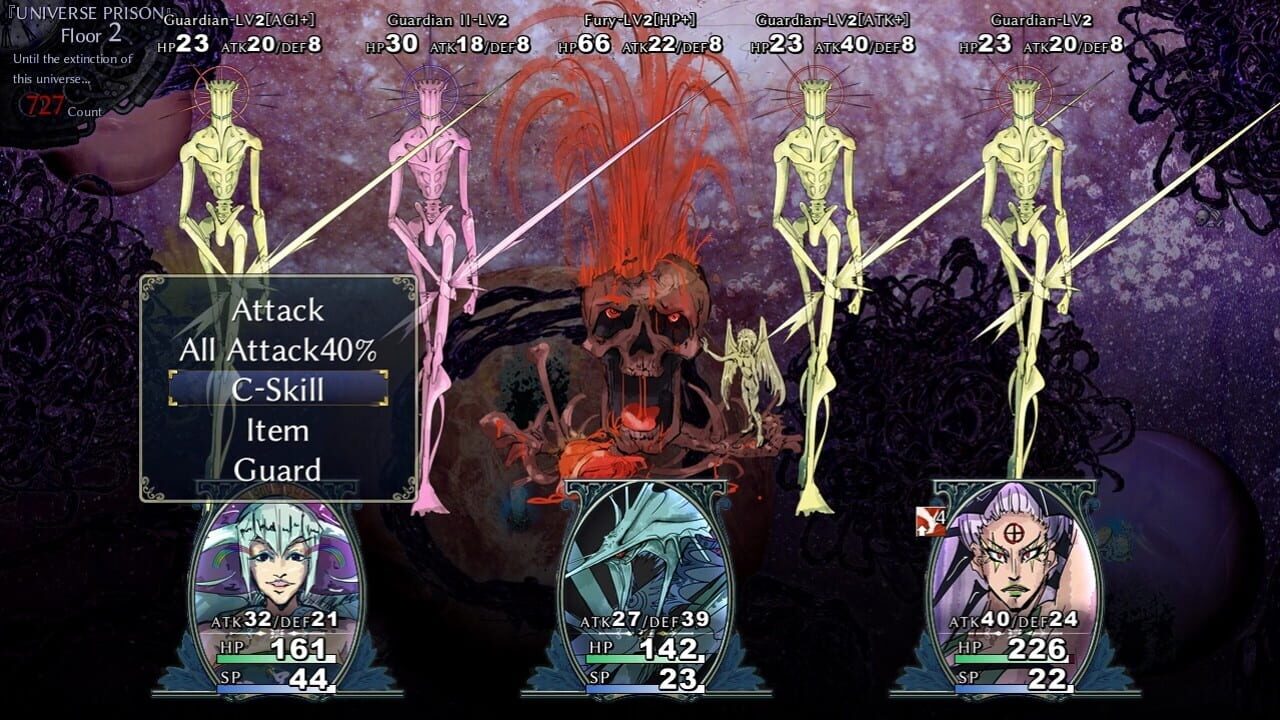1280x720 pixels.
Task: Open the Item command
Action: [278, 430]
